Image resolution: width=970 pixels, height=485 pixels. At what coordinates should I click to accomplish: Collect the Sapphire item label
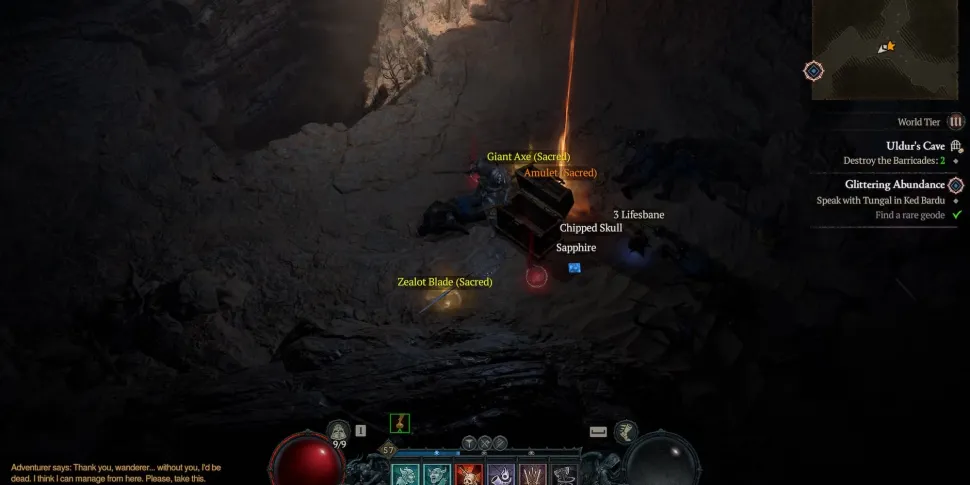click(x=576, y=247)
